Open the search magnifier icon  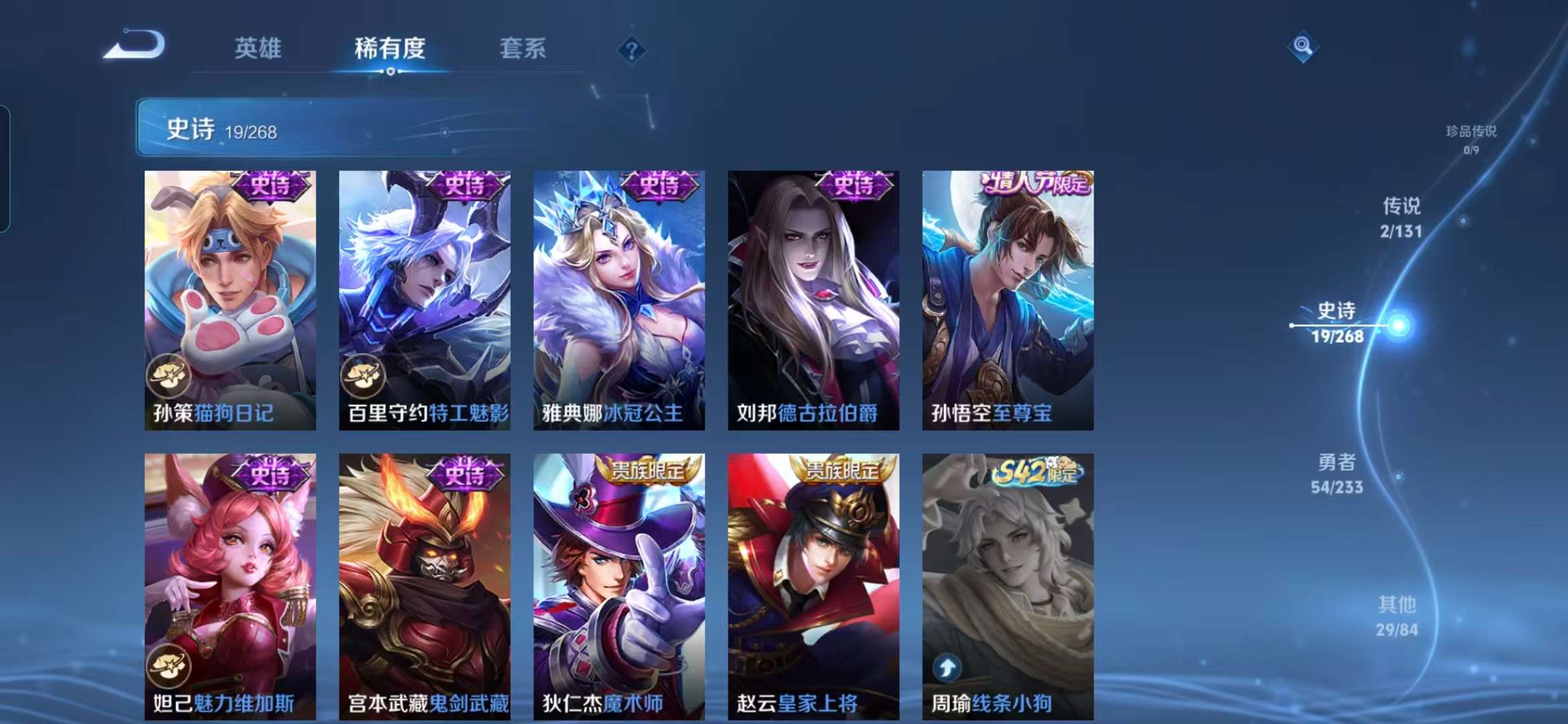(x=1303, y=46)
